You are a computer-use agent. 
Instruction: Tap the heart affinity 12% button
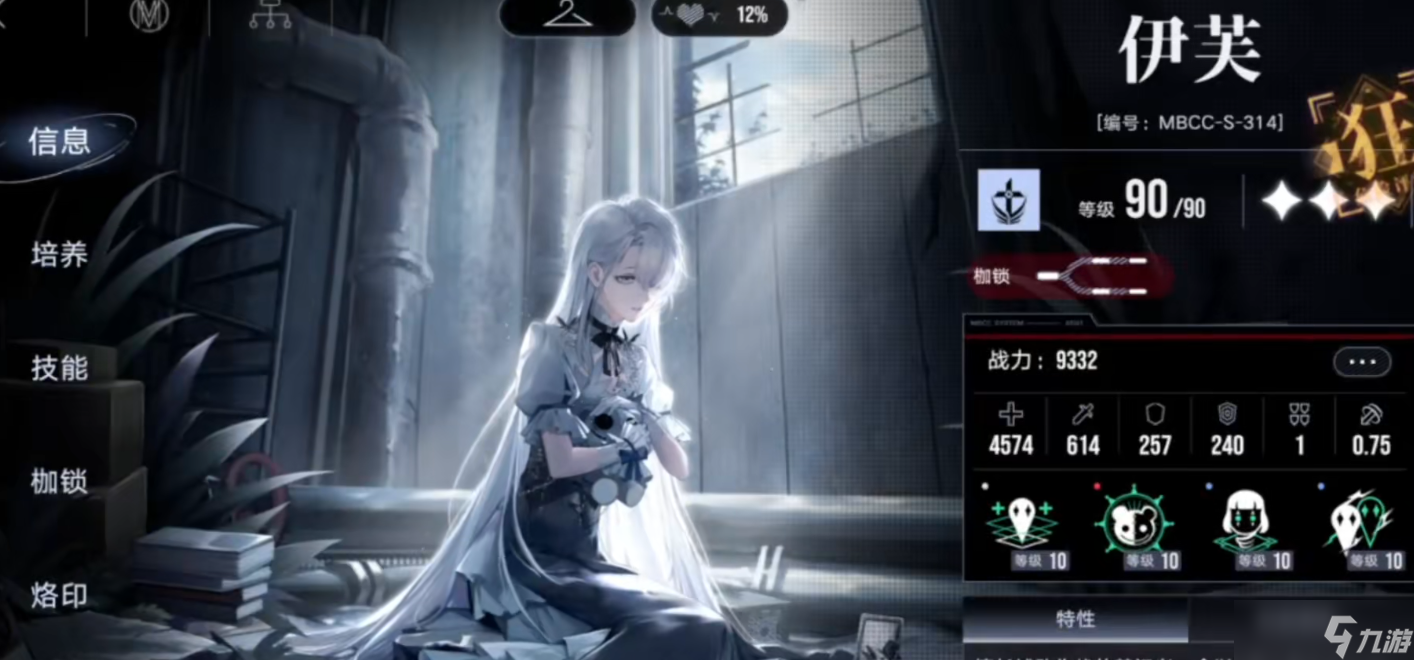pos(718,15)
